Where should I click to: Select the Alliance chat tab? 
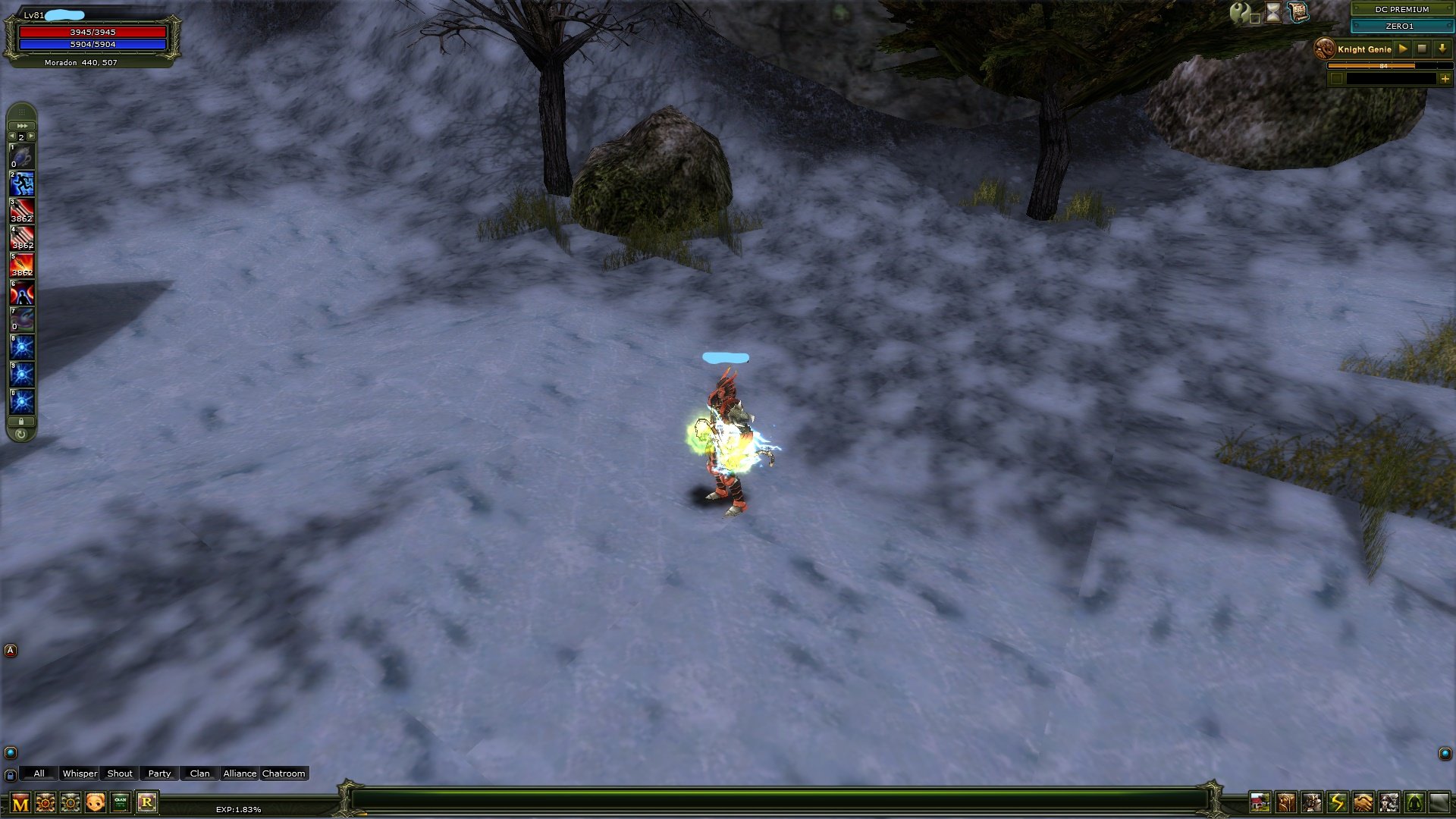coord(240,773)
